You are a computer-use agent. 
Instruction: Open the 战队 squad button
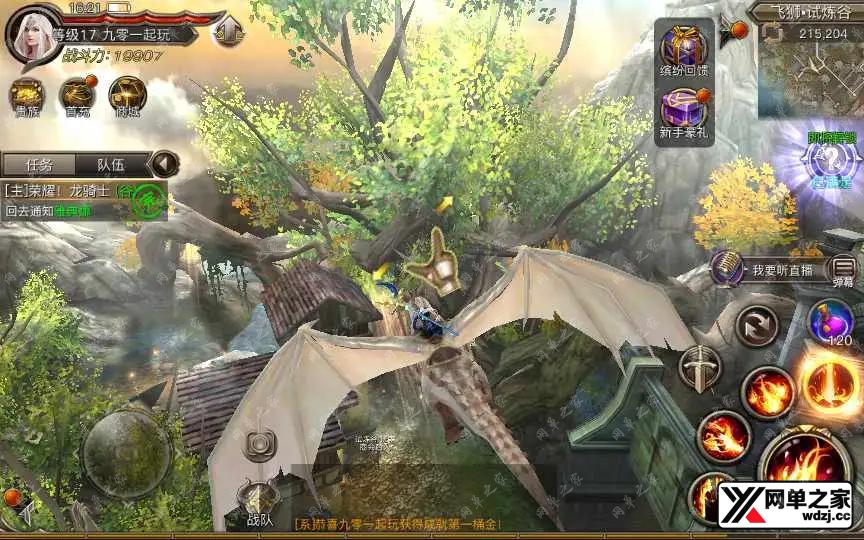coord(259,500)
